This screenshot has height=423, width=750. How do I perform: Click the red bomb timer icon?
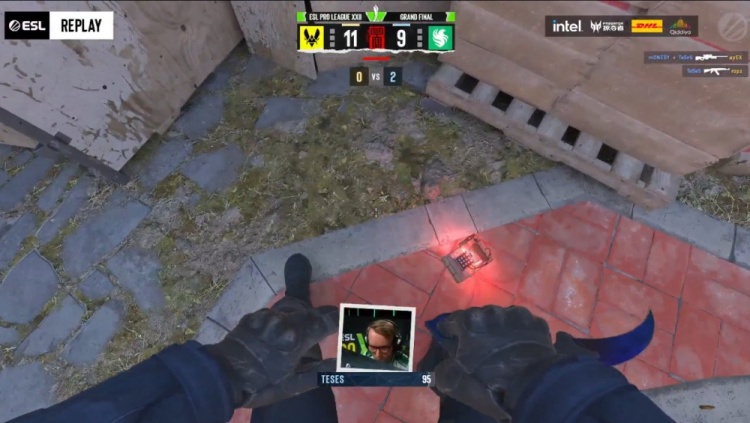click(x=376, y=39)
